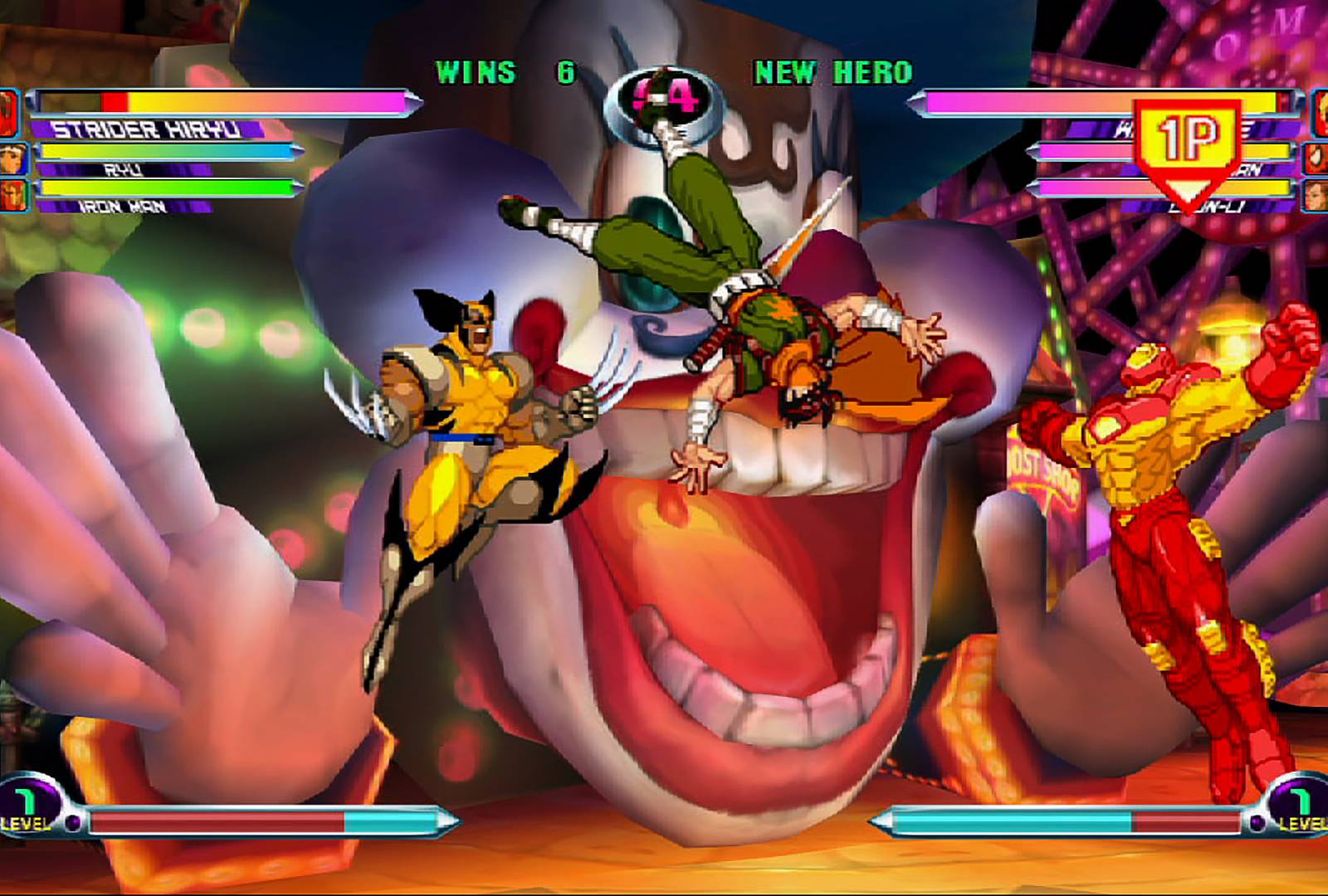
Task: Select Ryu's partner portrait
Action: (x=14, y=158)
